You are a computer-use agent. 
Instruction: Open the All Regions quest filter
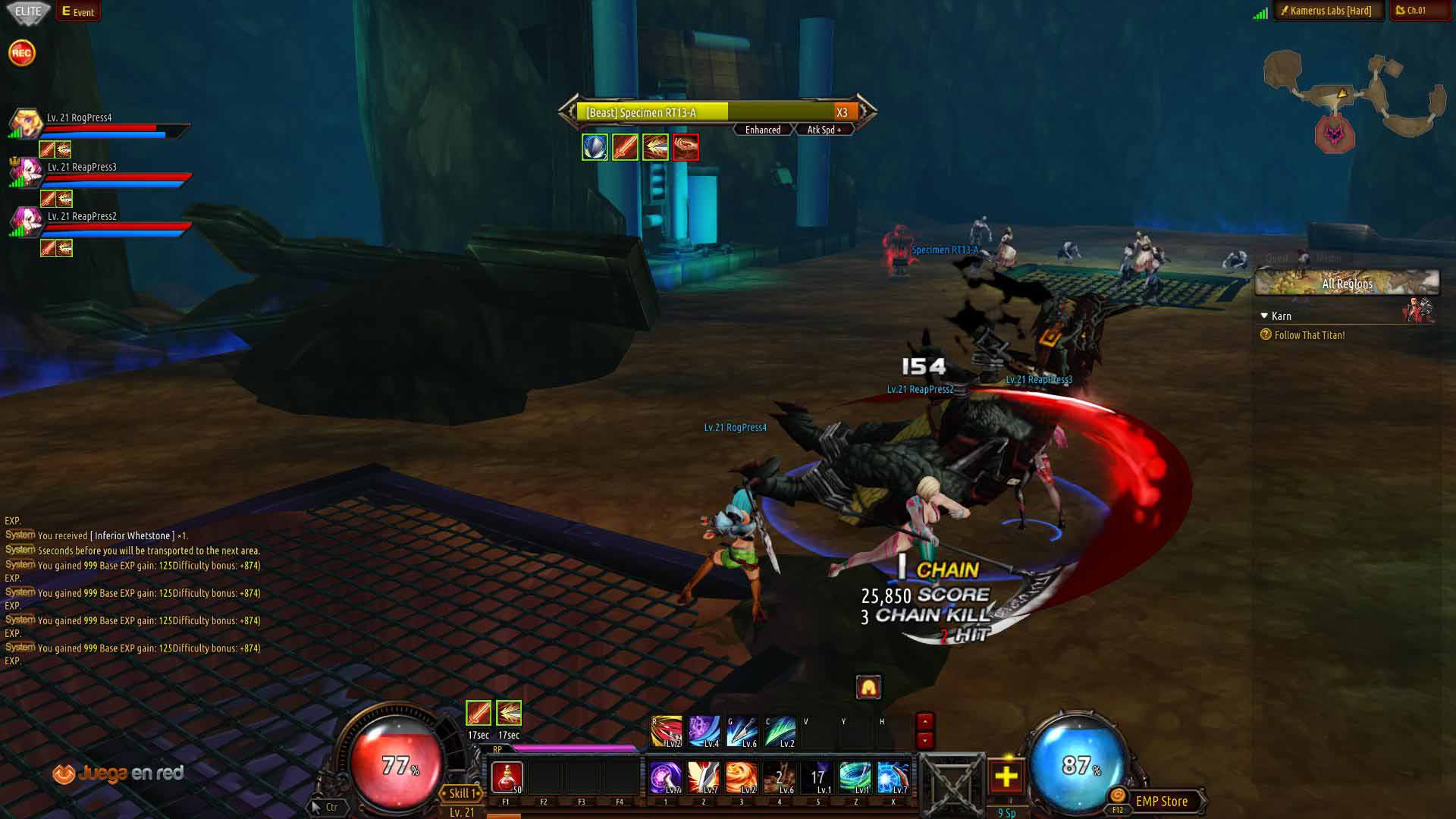pos(1347,284)
